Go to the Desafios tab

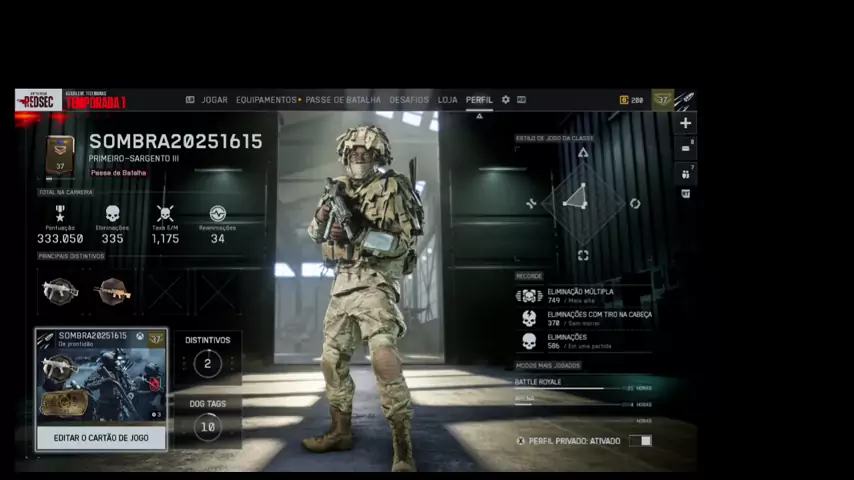pyautogui.click(x=408, y=100)
